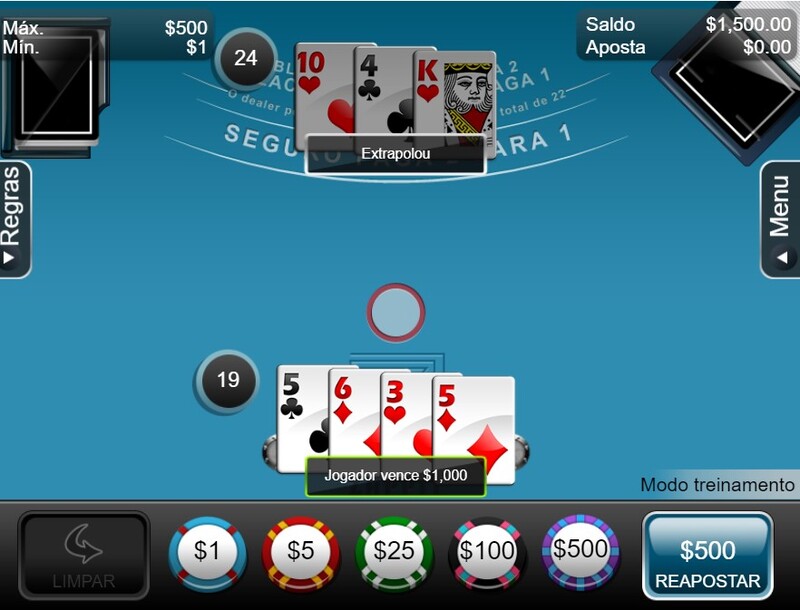The image size is (800, 610).
Task: Select the $100 black chip
Action: tap(486, 551)
